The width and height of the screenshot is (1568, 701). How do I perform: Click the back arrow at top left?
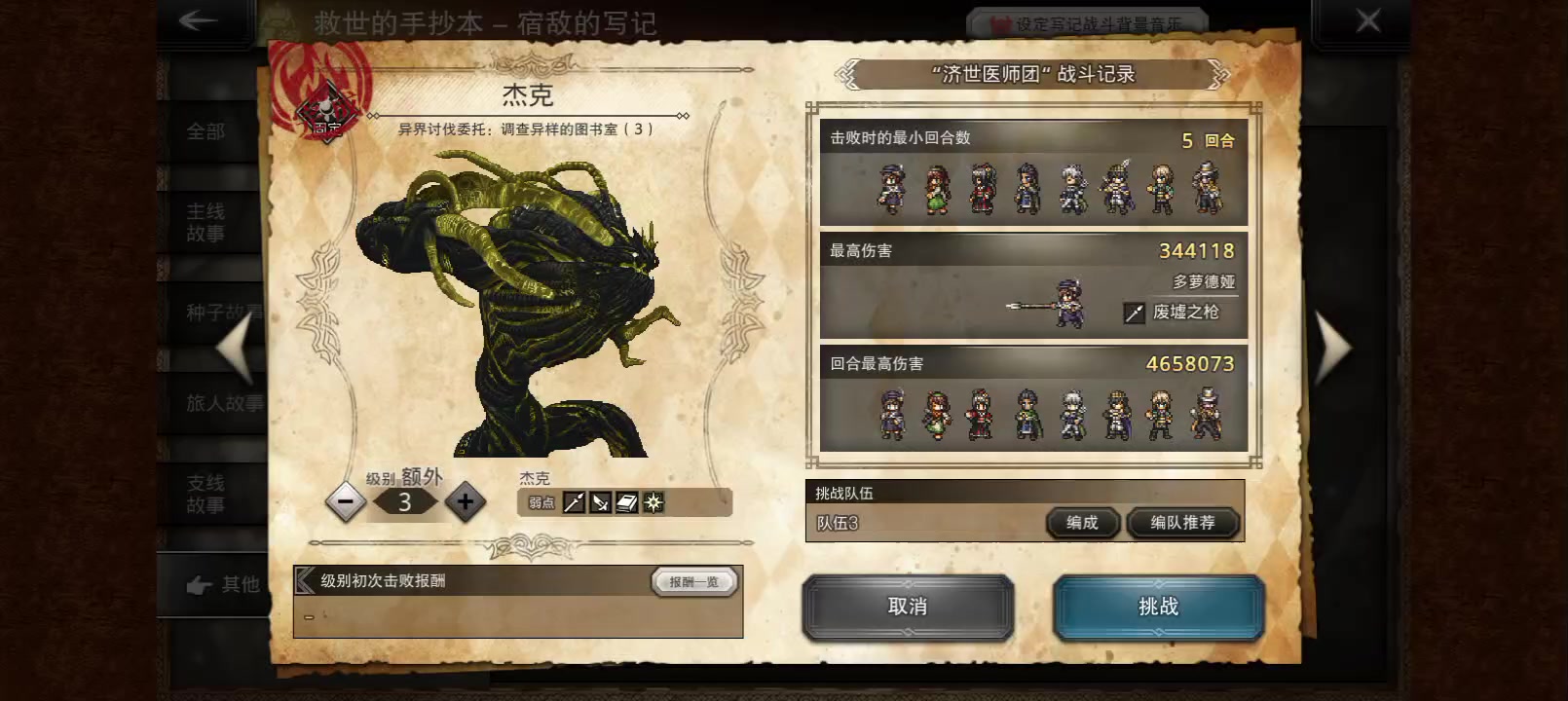(x=198, y=20)
